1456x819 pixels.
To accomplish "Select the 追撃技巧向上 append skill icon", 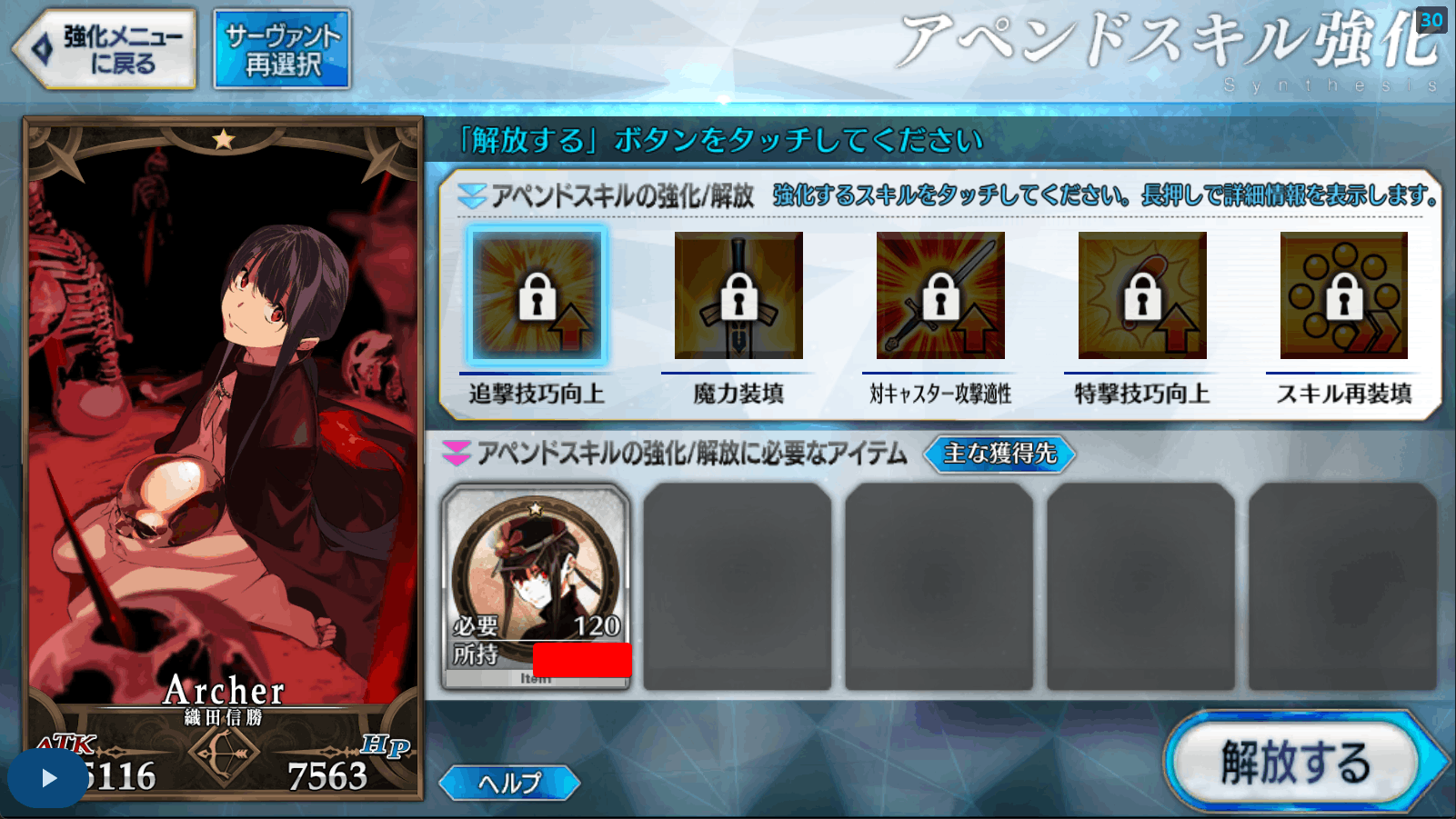I will (x=538, y=296).
